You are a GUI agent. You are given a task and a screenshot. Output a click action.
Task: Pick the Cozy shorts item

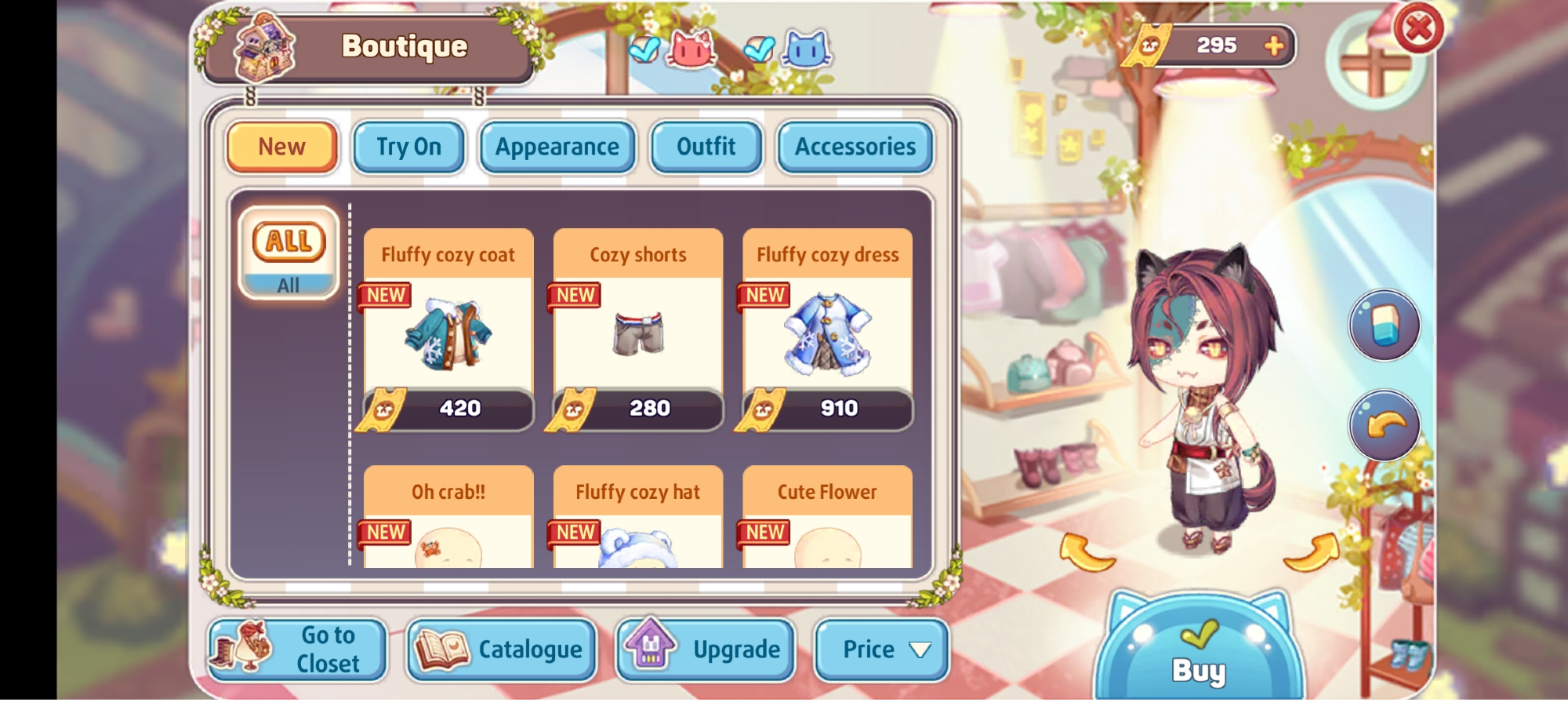[x=638, y=330]
